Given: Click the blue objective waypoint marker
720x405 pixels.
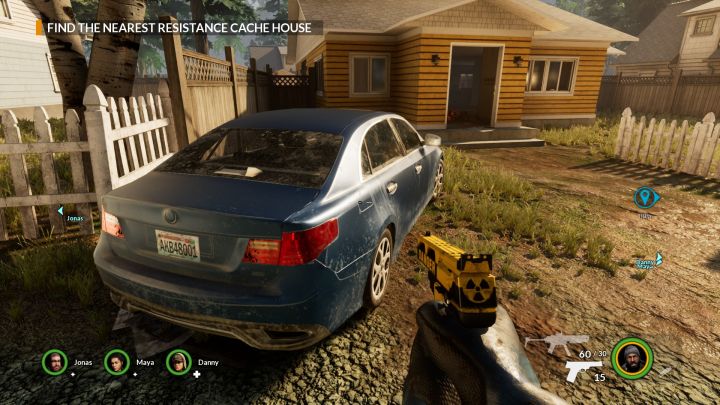Looking at the screenshot, I should pyautogui.click(x=646, y=197).
